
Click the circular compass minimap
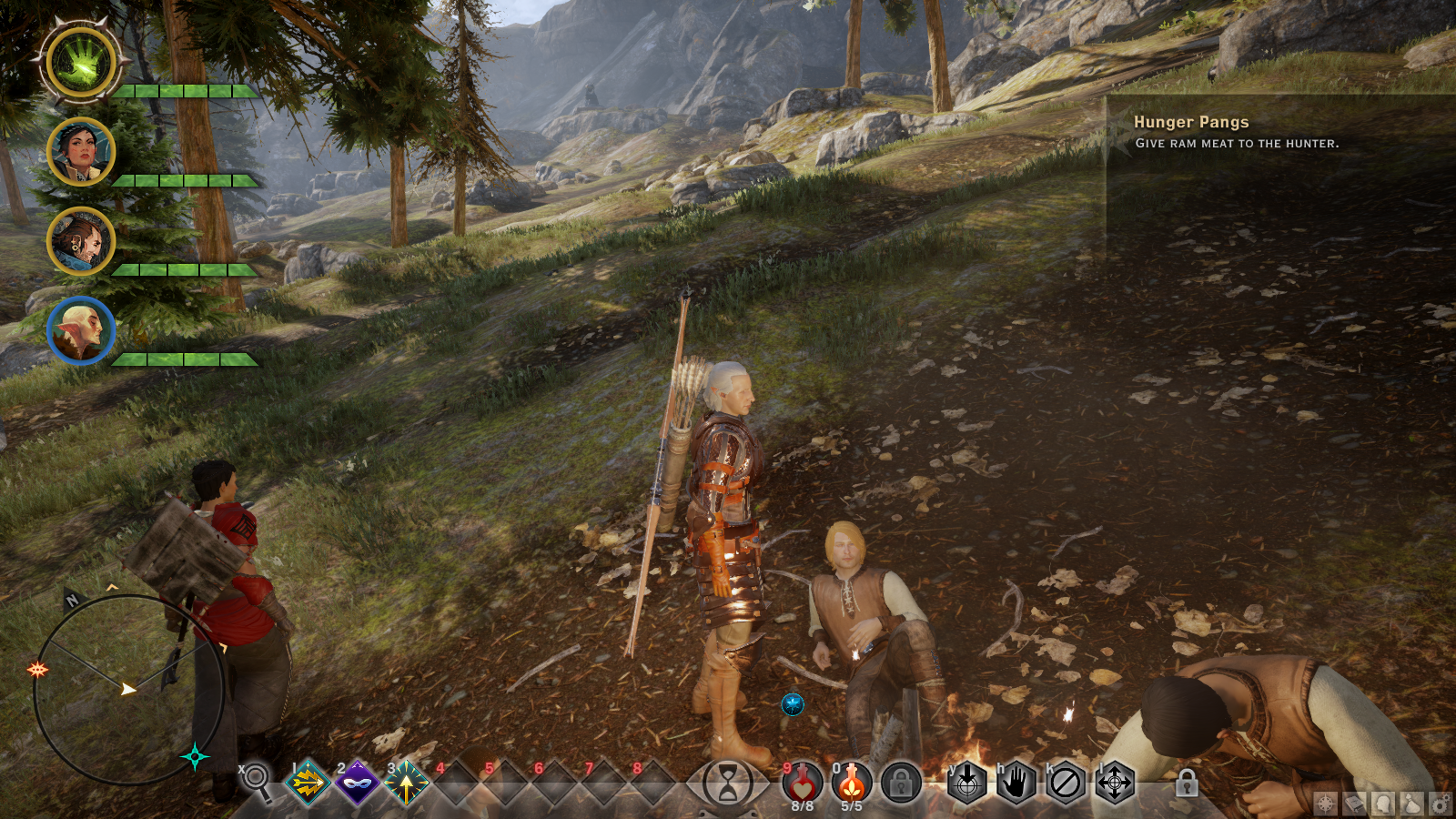(128, 689)
